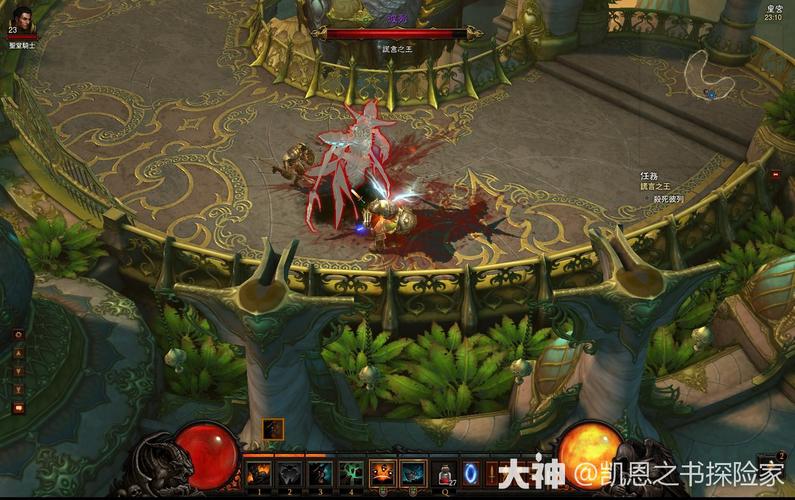Image resolution: width=795 pixels, height=500 pixels.
Task: Select the 謊言之王 quest tracker entry
Action: click(655, 185)
